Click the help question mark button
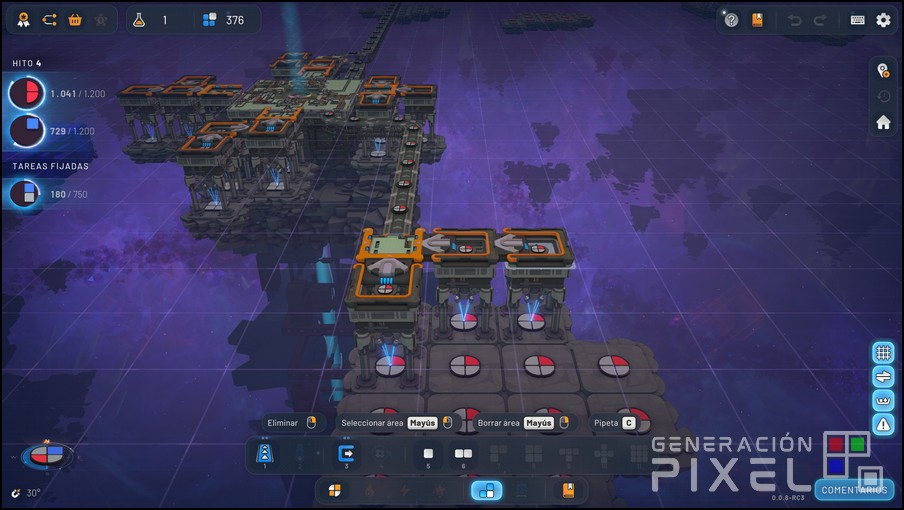Screen dimensions: 904x510 [731, 20]
